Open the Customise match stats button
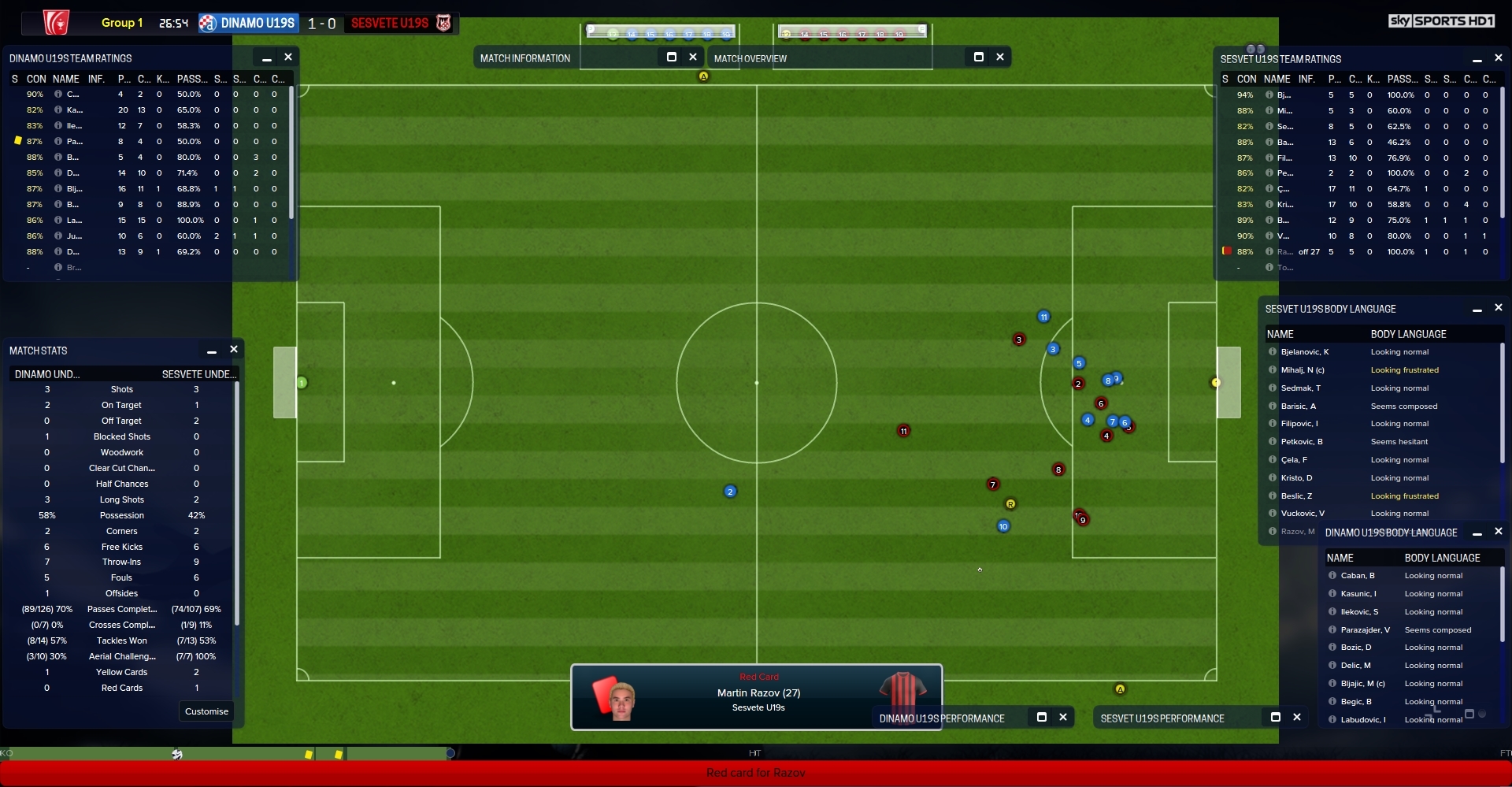Image resolution: width=1512 pixels, height=787 pixels. [x=206, y=711]
